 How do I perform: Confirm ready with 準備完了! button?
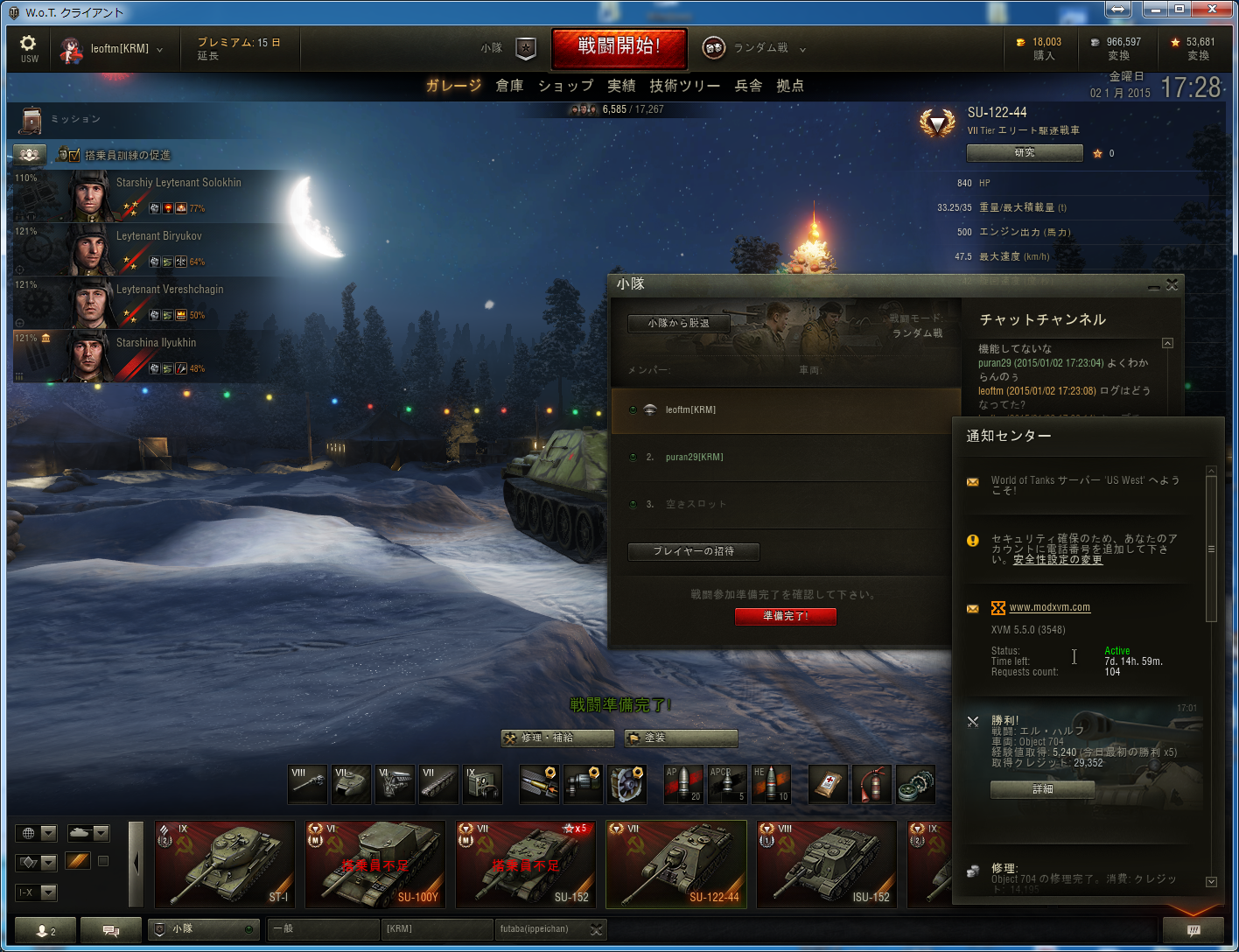(x=785, y=616)
